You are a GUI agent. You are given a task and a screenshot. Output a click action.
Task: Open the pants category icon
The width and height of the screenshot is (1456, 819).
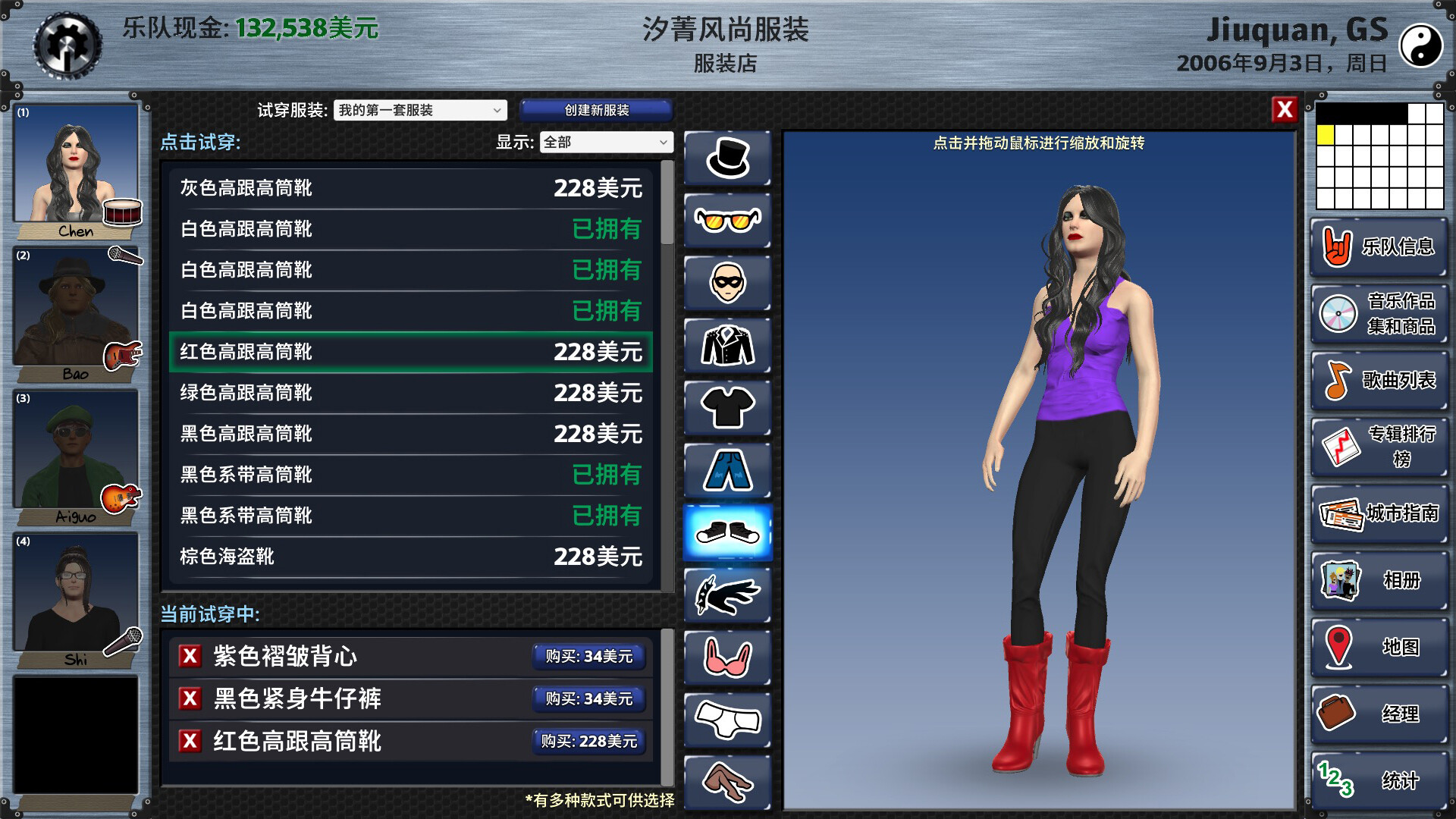point(727,469)
